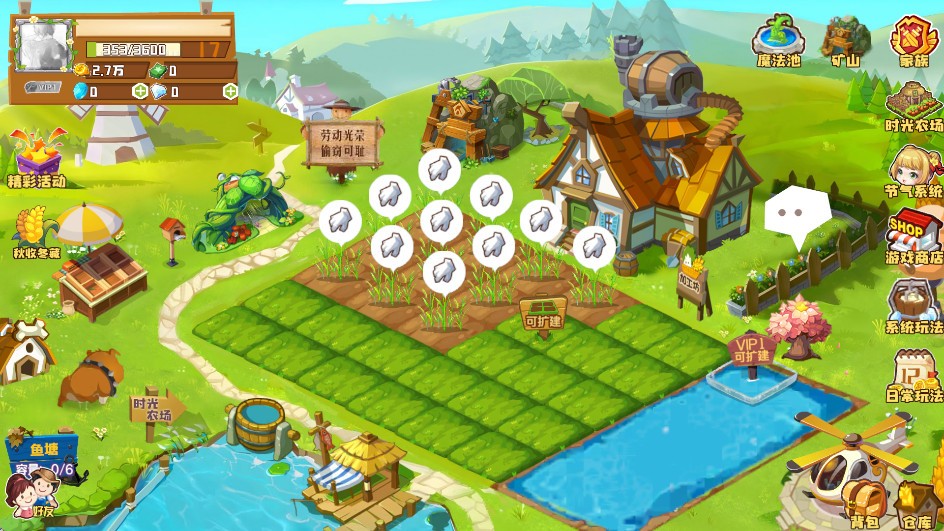Open the 矿山 mine icon
The width and height of the screenshot is (944, 531).
(845, 40)
